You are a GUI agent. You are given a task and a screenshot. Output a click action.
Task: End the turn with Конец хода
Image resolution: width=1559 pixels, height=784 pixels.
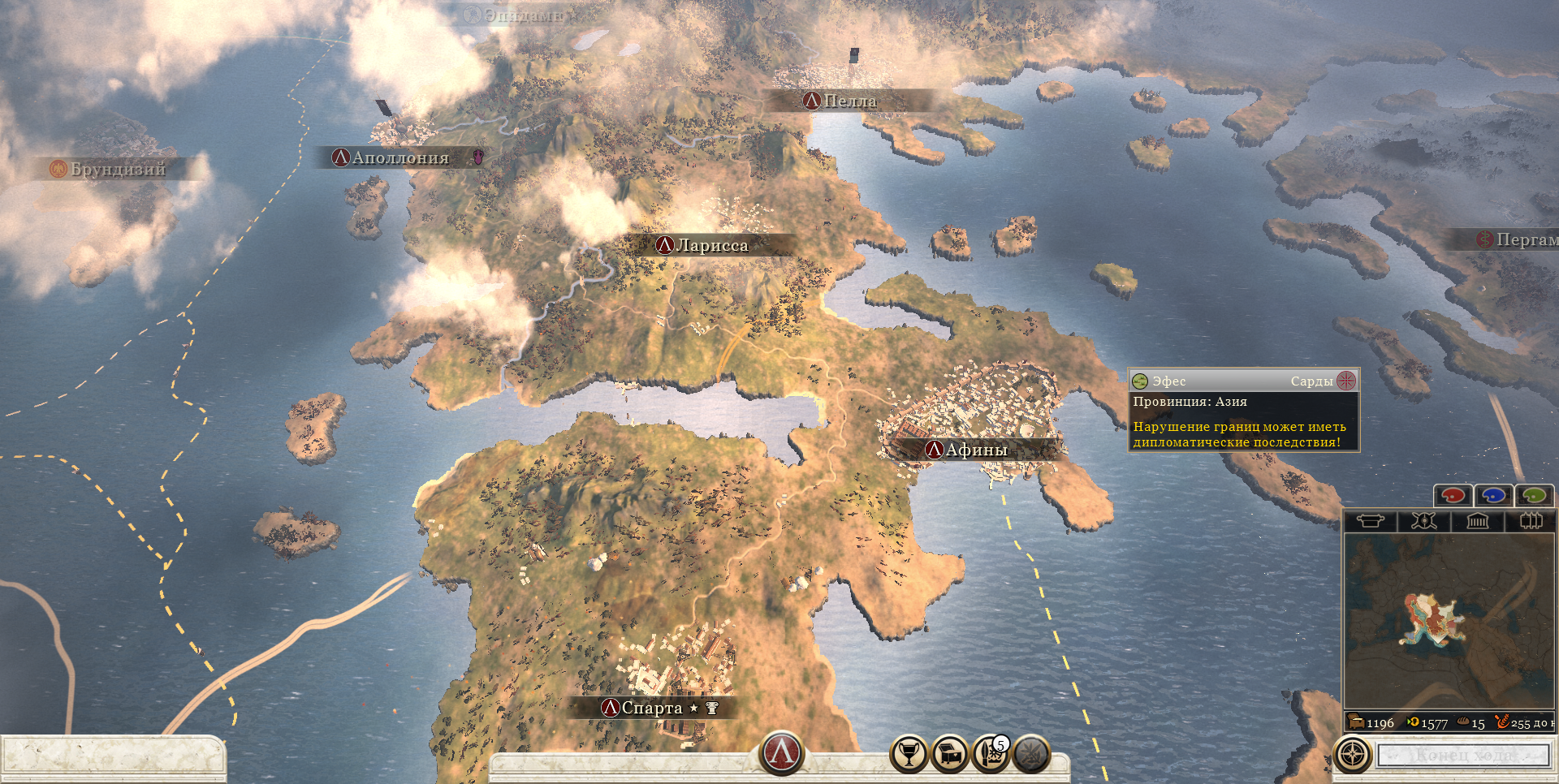(1464, 755)
